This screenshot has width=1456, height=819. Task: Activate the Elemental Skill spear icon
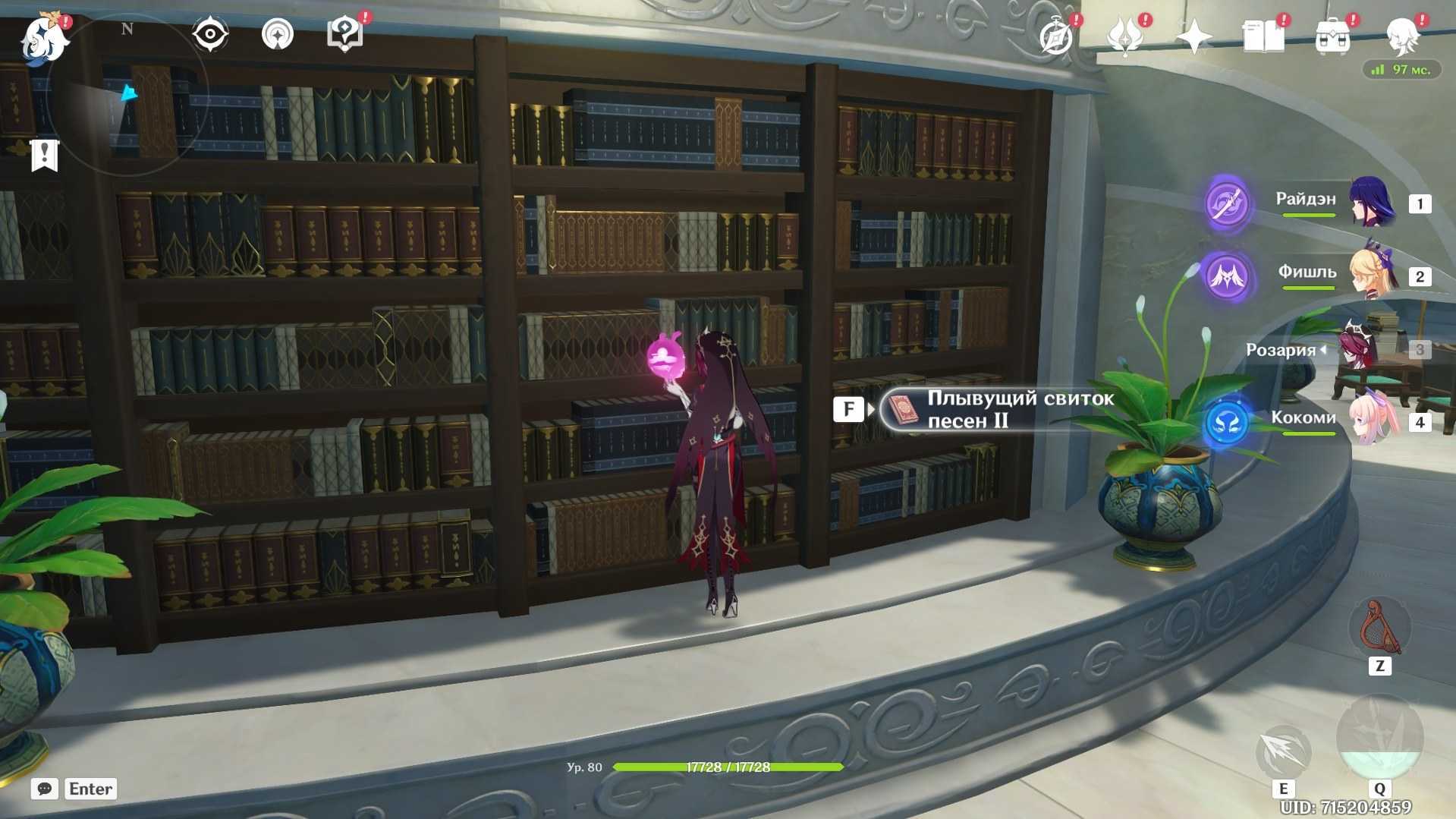pos(1283,751)
